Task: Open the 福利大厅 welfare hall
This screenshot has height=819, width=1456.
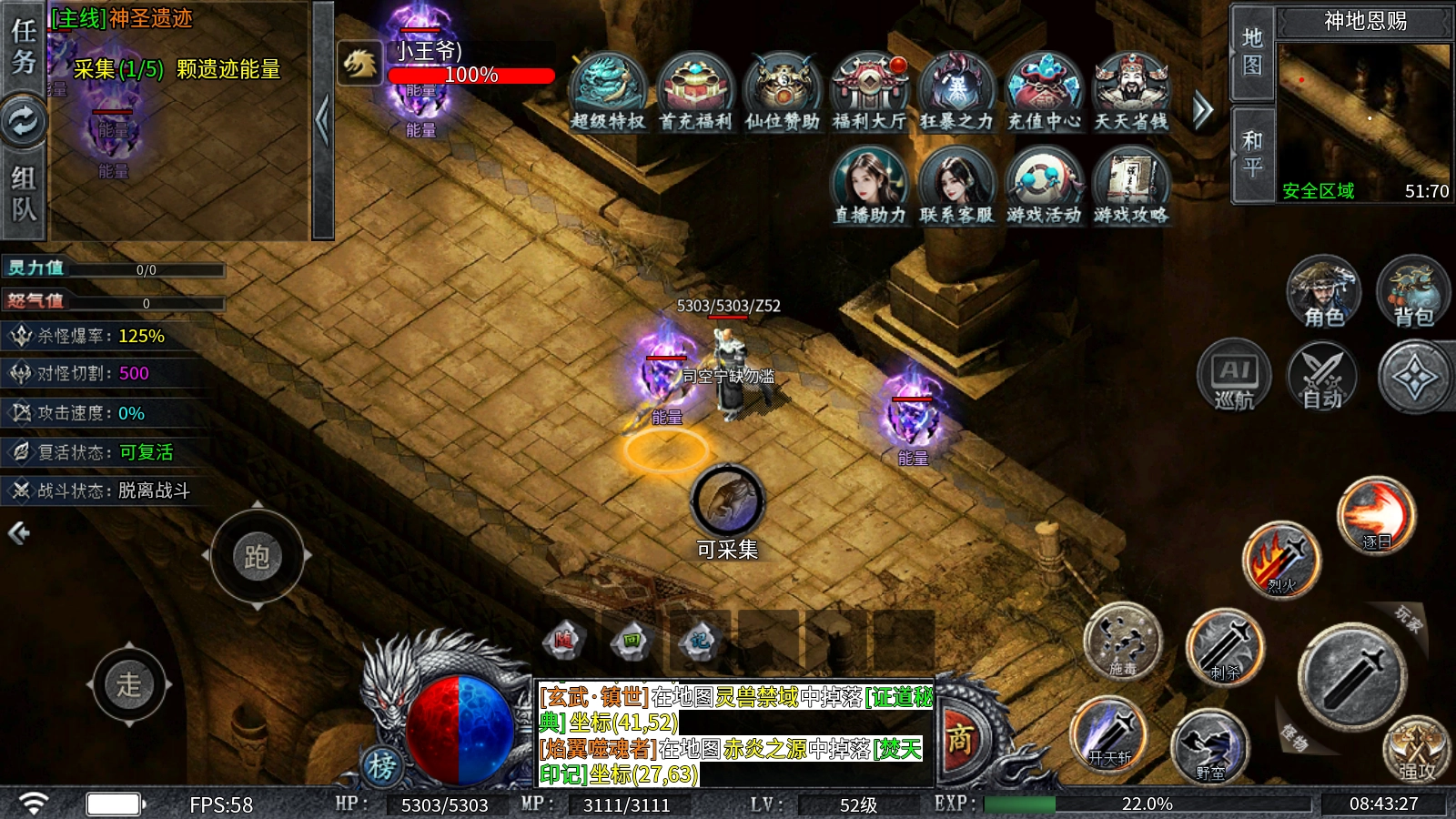Action: point(869,92)
